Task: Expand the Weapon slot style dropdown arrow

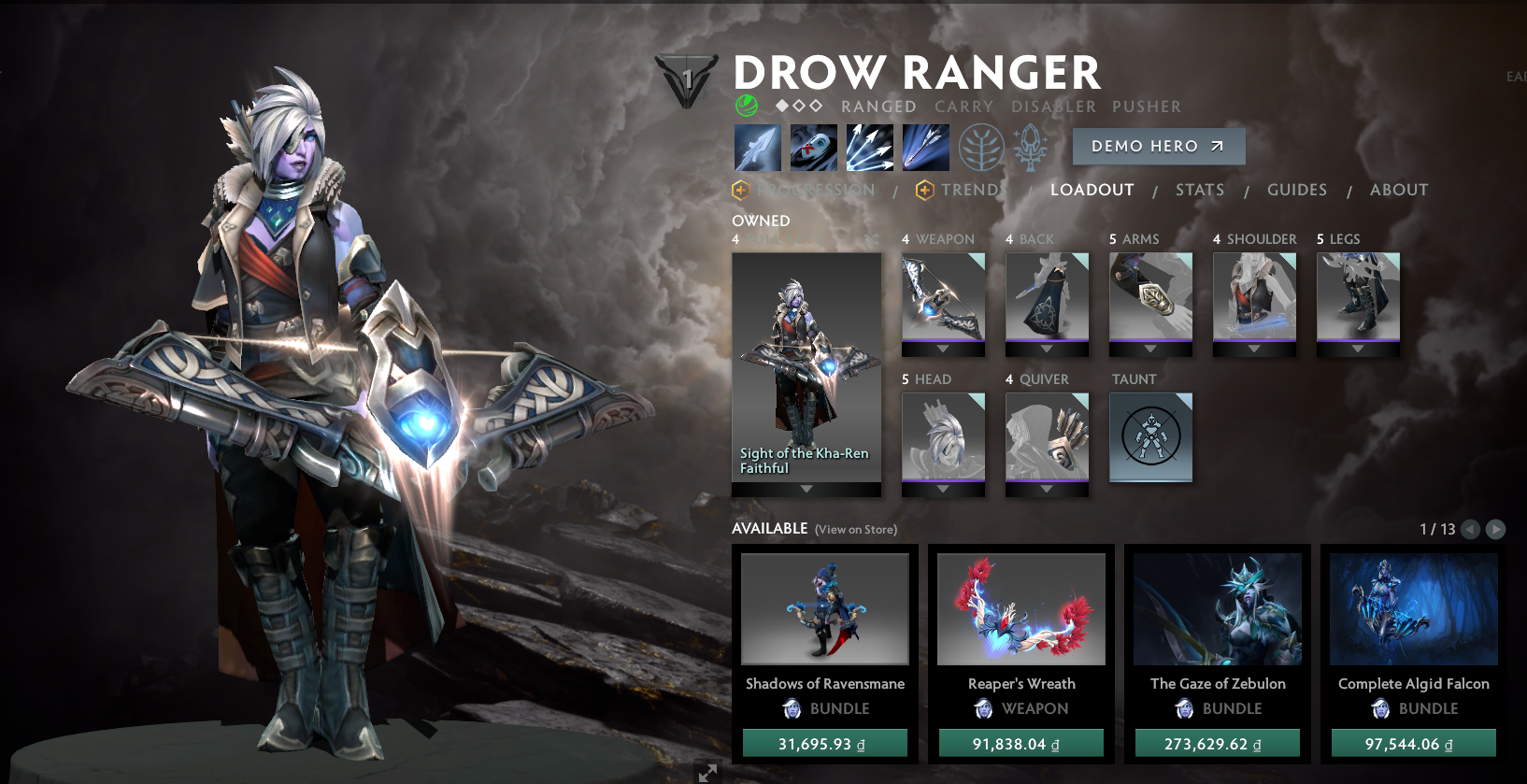Action: click(942, 349)
